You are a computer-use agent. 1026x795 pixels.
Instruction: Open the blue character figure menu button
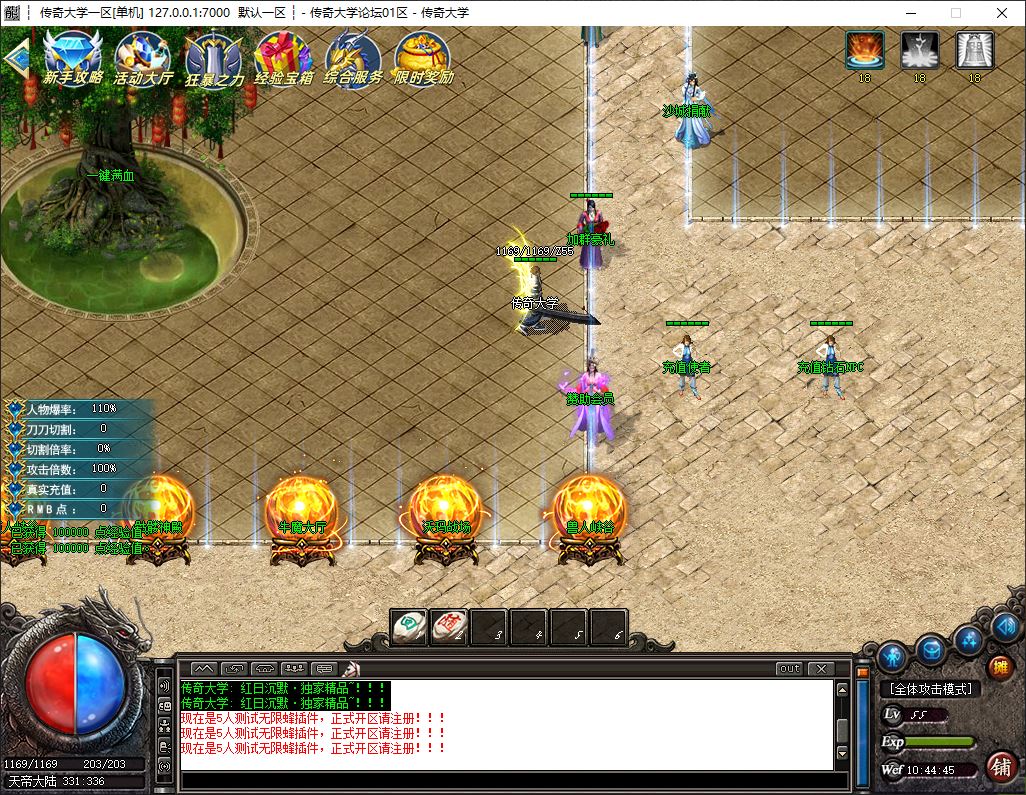pos(892,657)
